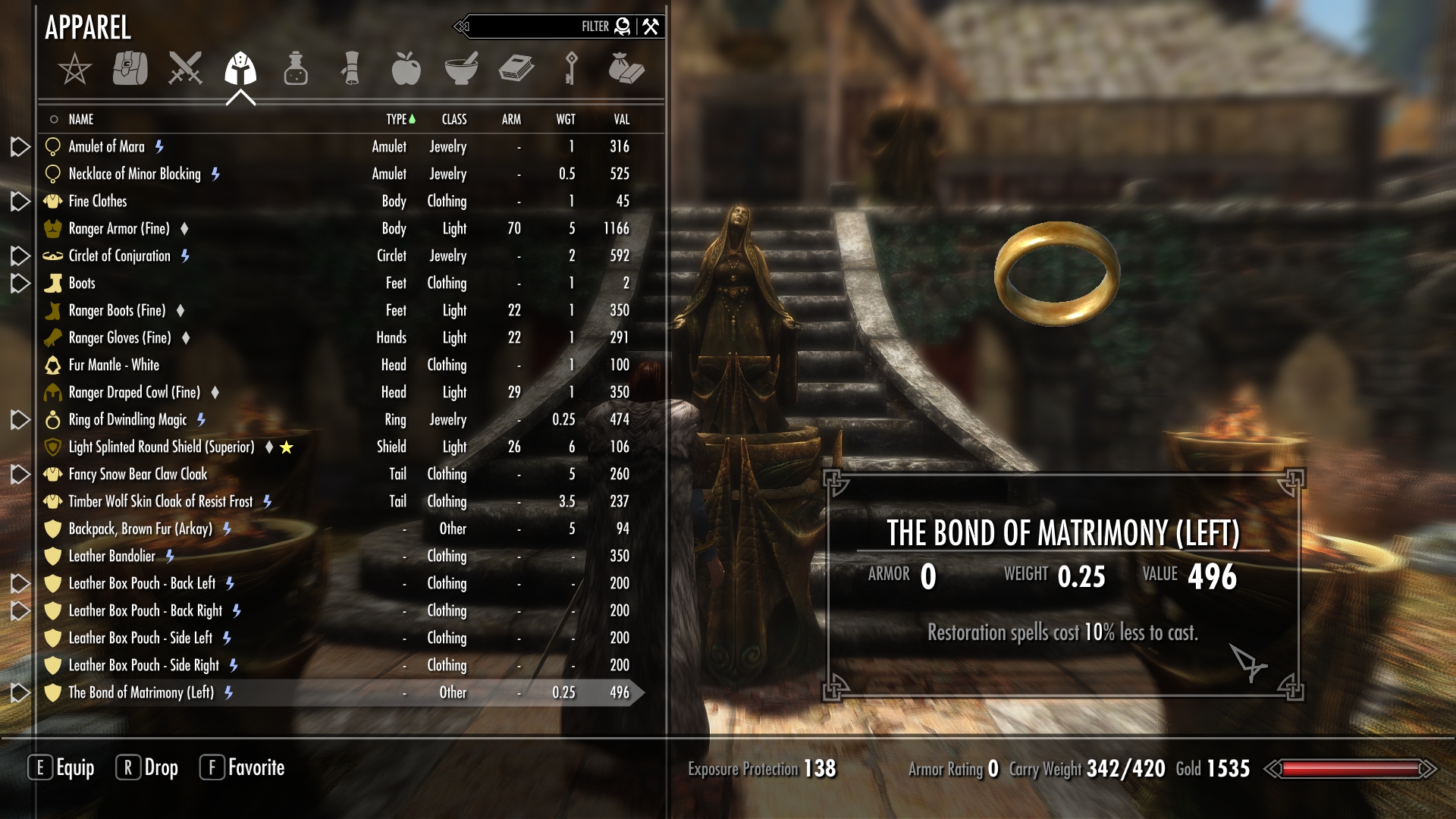Select the Food apple category

click(406, 69)
